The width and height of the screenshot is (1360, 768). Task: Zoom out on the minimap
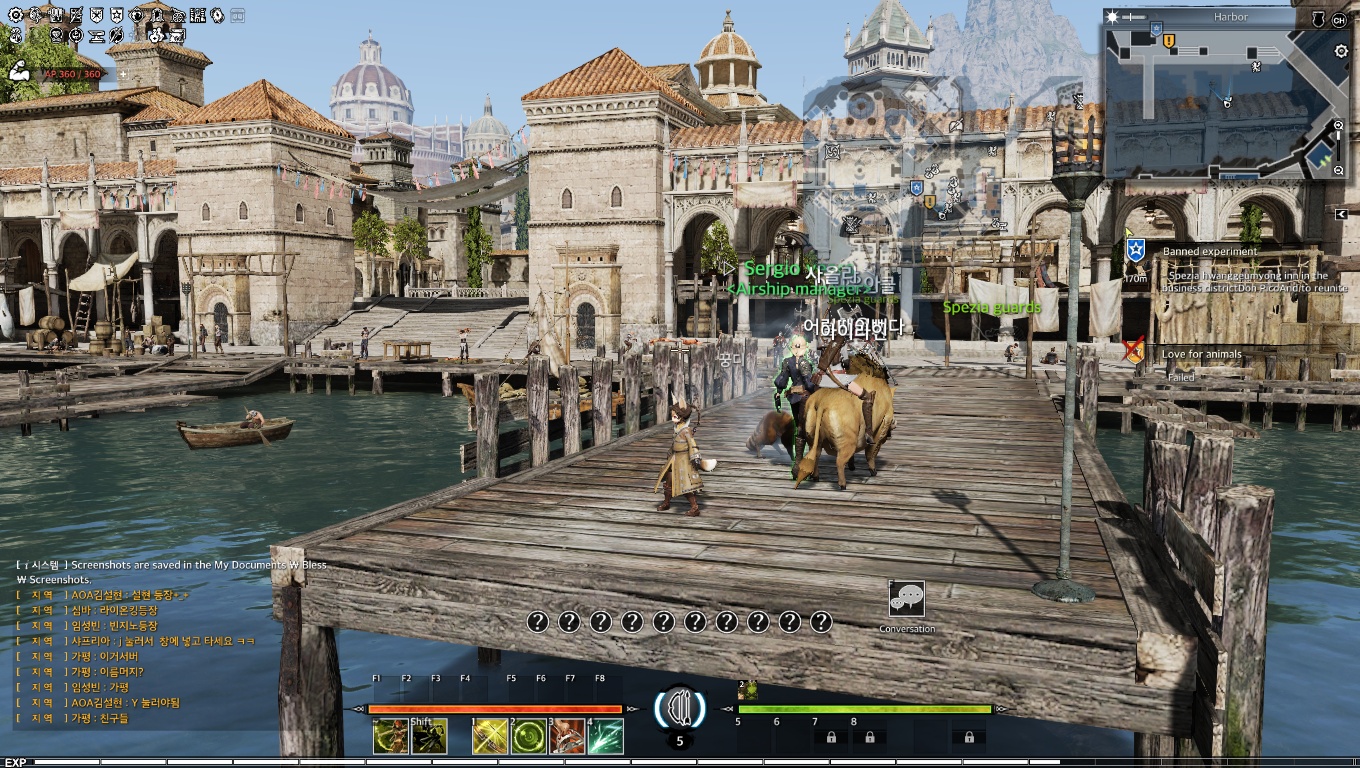(1339, 171)
